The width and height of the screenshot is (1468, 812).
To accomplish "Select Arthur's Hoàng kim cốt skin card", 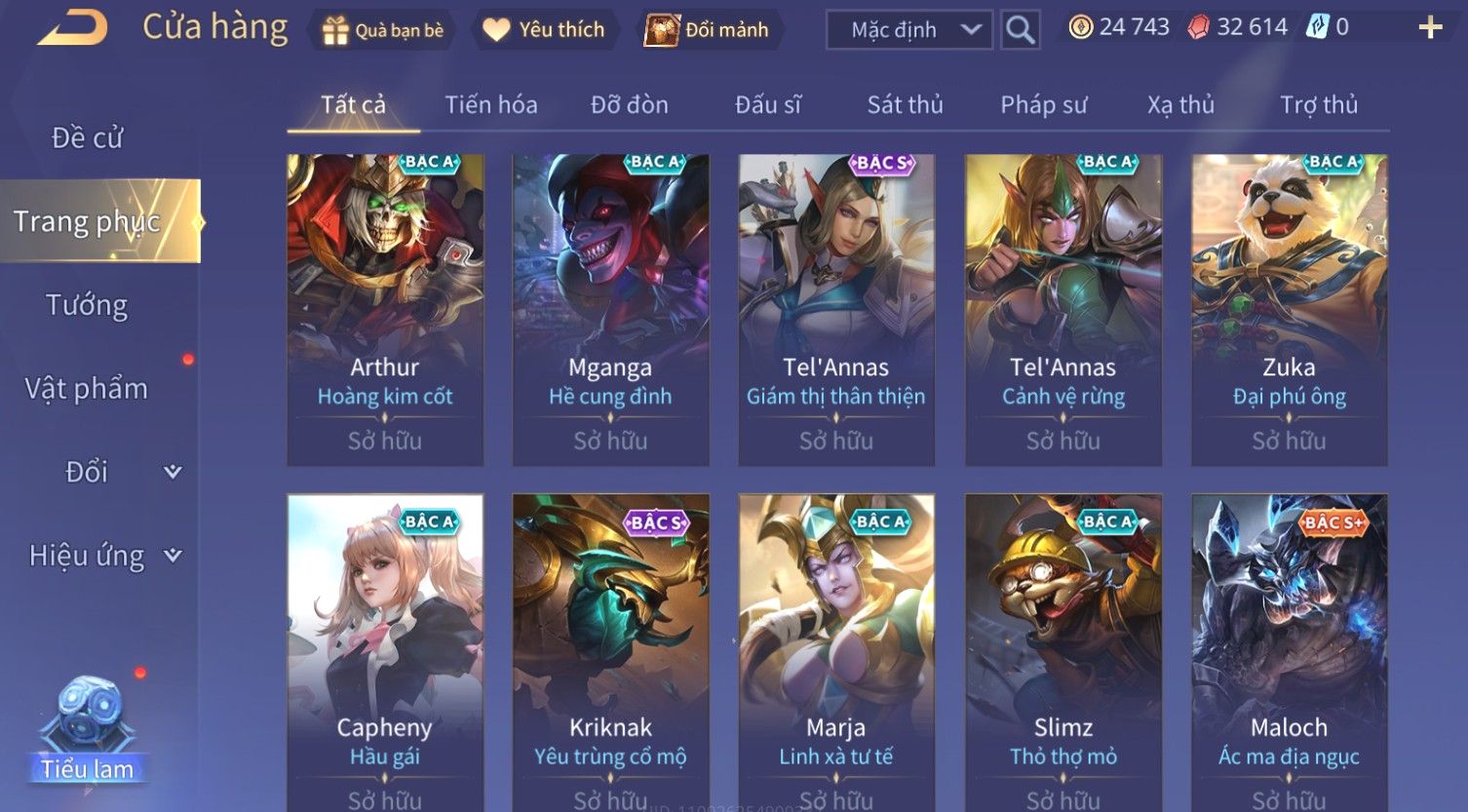I will (385, 309).
